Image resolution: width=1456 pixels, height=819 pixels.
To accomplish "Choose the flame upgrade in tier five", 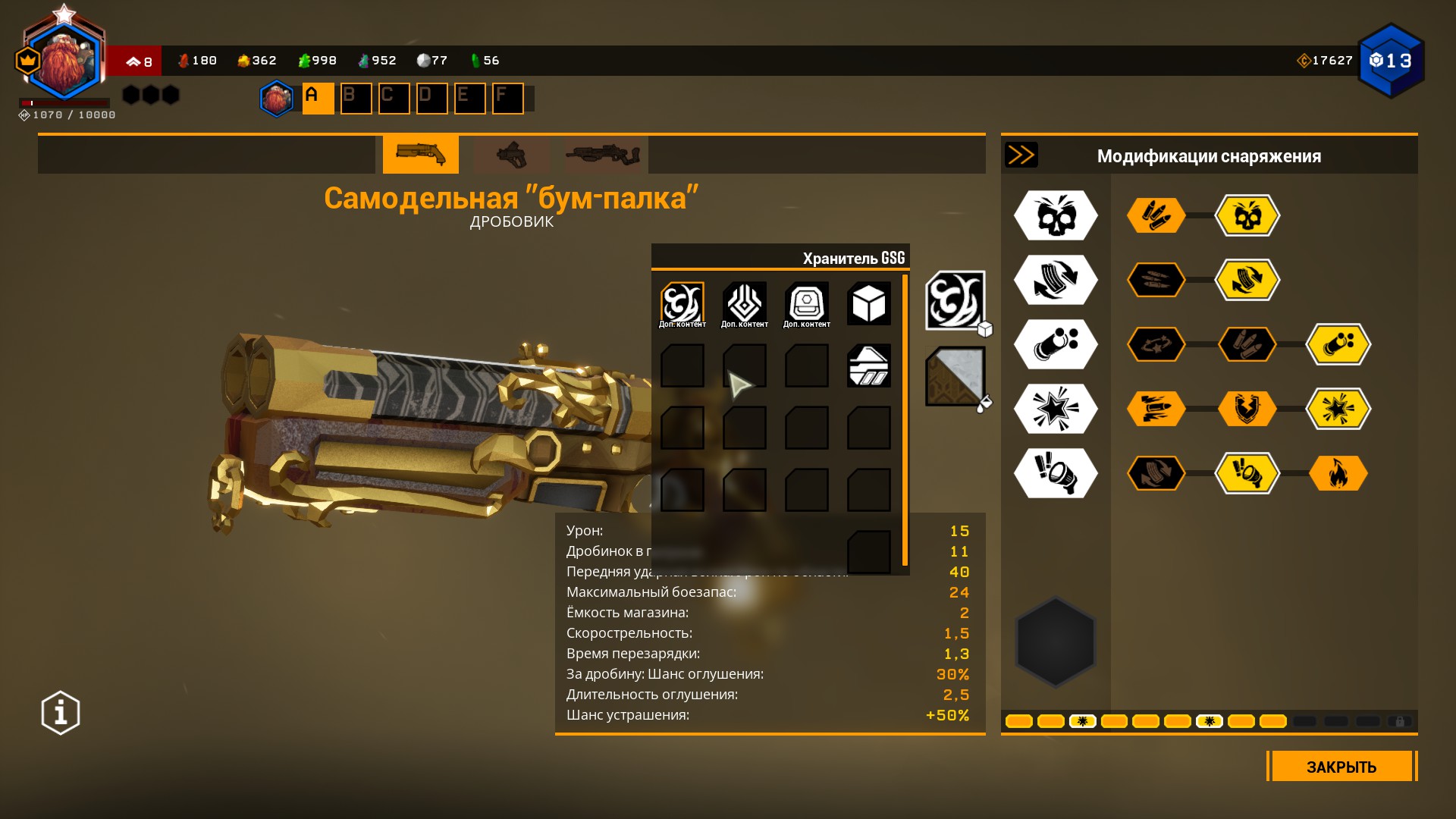I will (1338, 473).
